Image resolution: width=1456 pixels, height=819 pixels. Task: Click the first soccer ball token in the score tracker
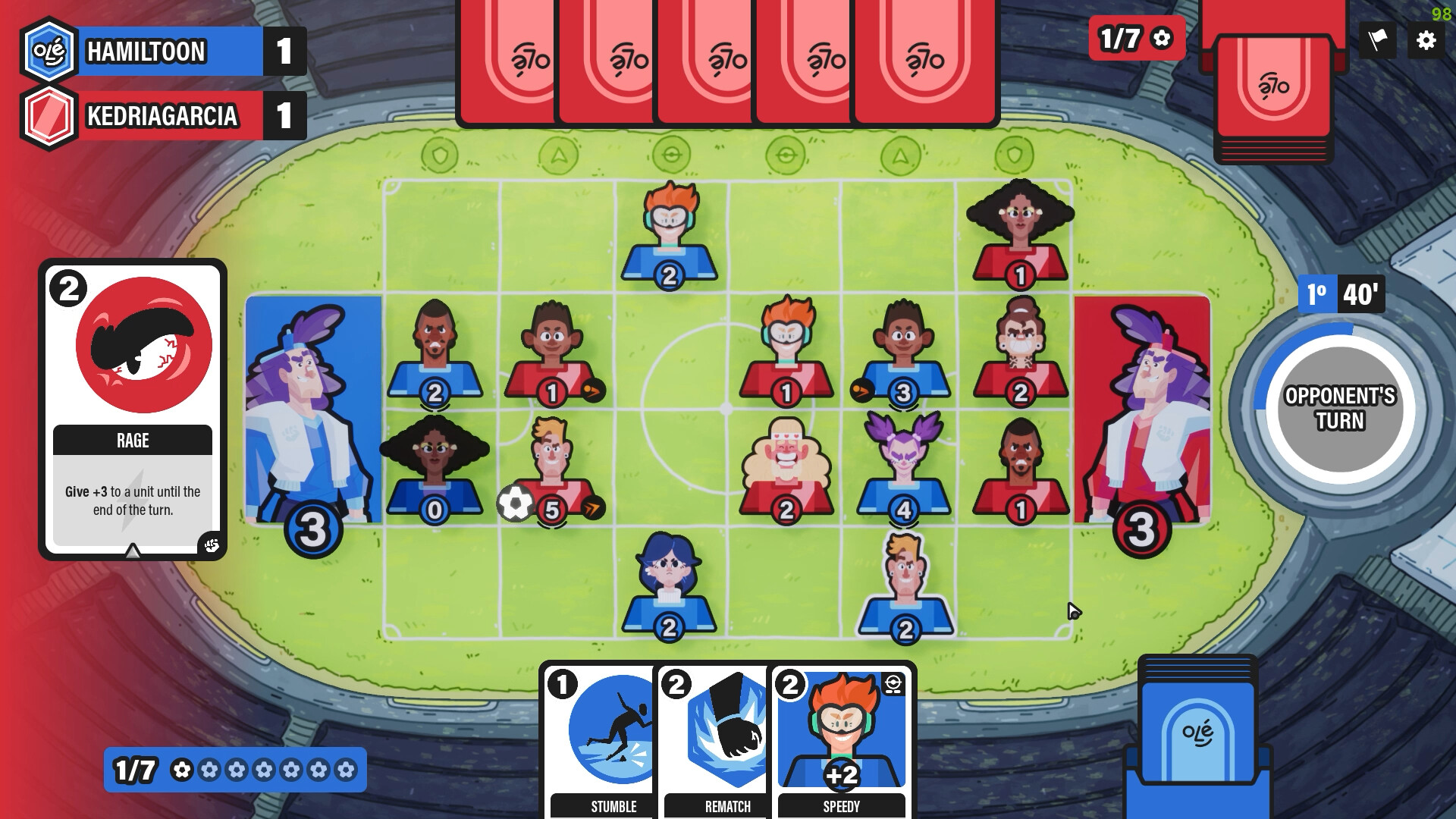click(180, 768)
